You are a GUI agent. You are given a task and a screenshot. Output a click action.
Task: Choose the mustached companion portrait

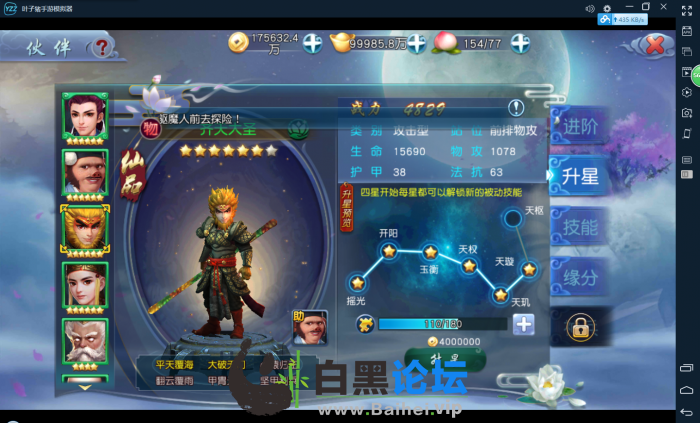[x=85, y=172]
